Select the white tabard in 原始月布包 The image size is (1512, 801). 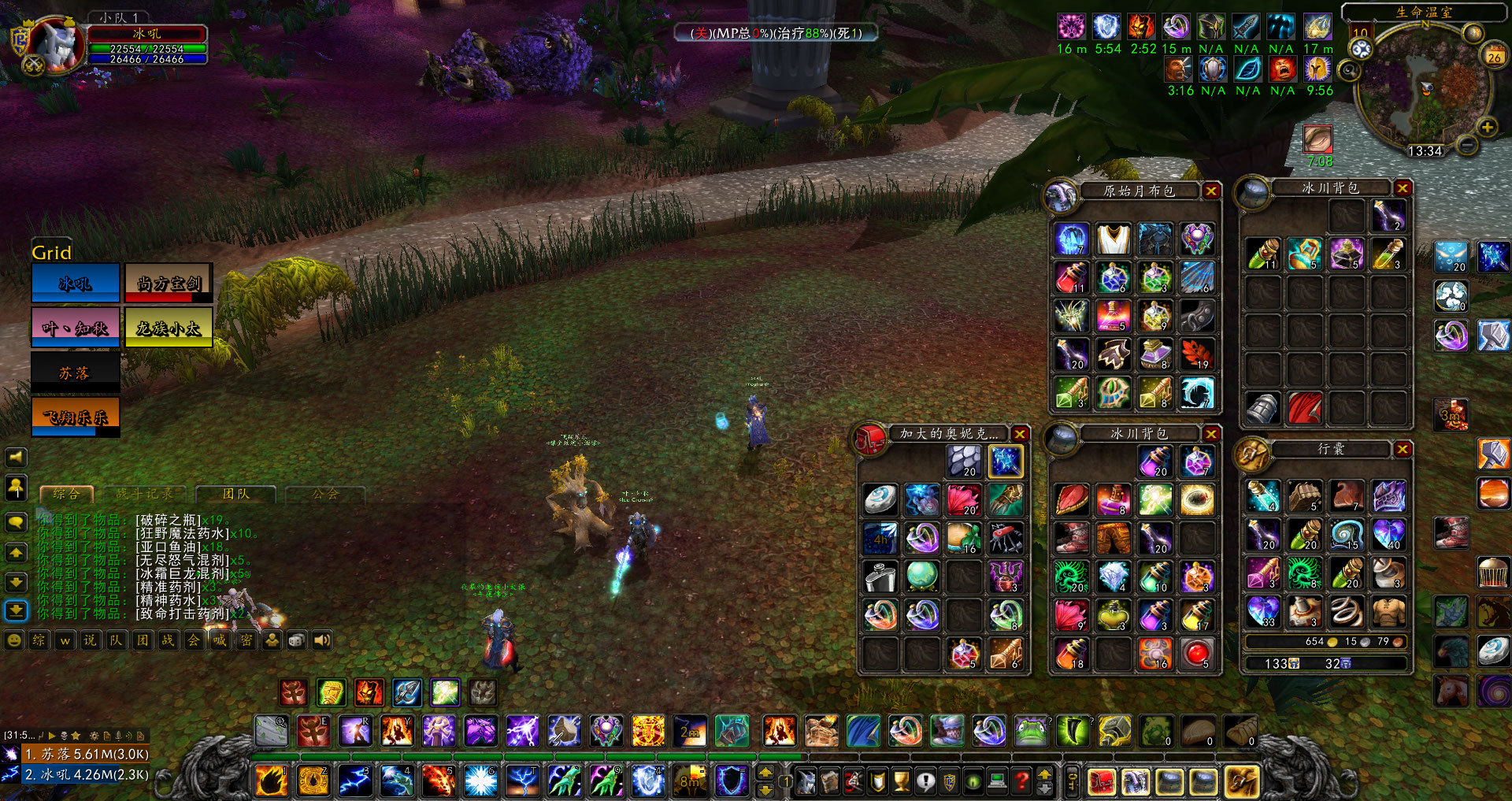tap(1114, 239)
